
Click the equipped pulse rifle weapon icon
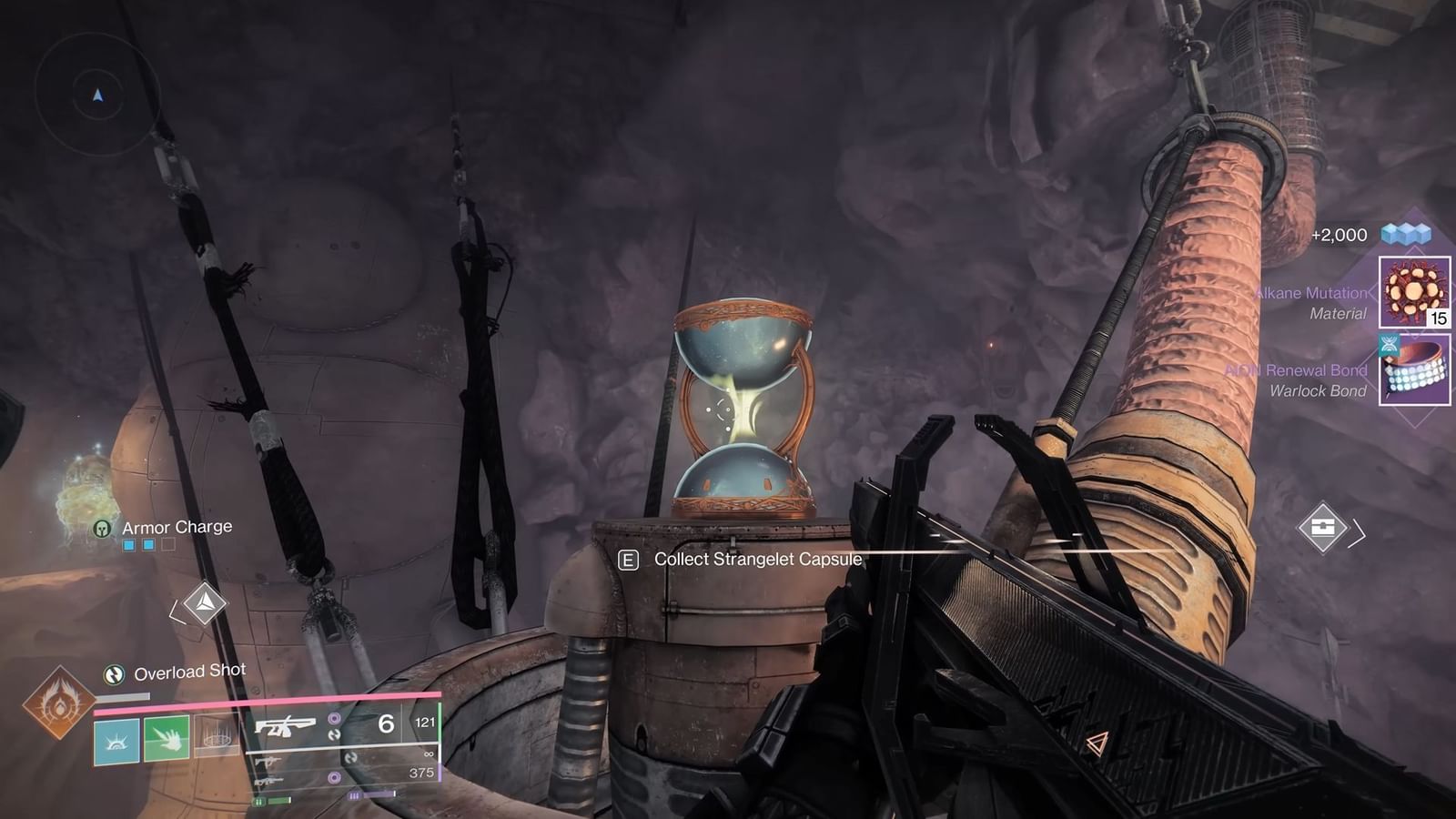(x=286, y=725)
